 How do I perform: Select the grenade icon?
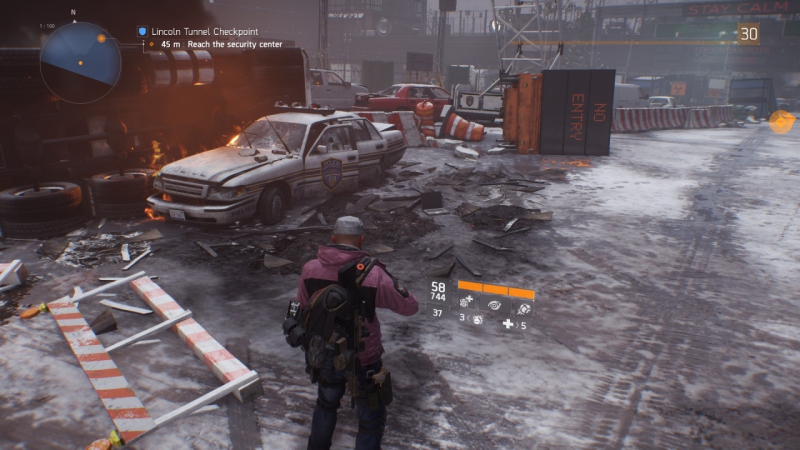tap(477, 320)
